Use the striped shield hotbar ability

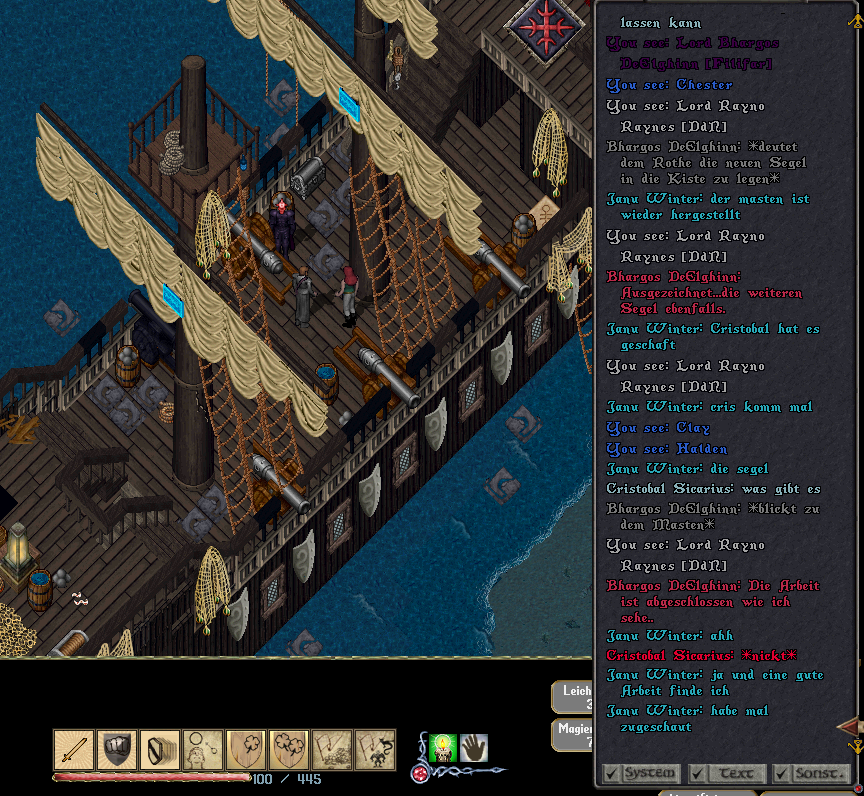160,750
